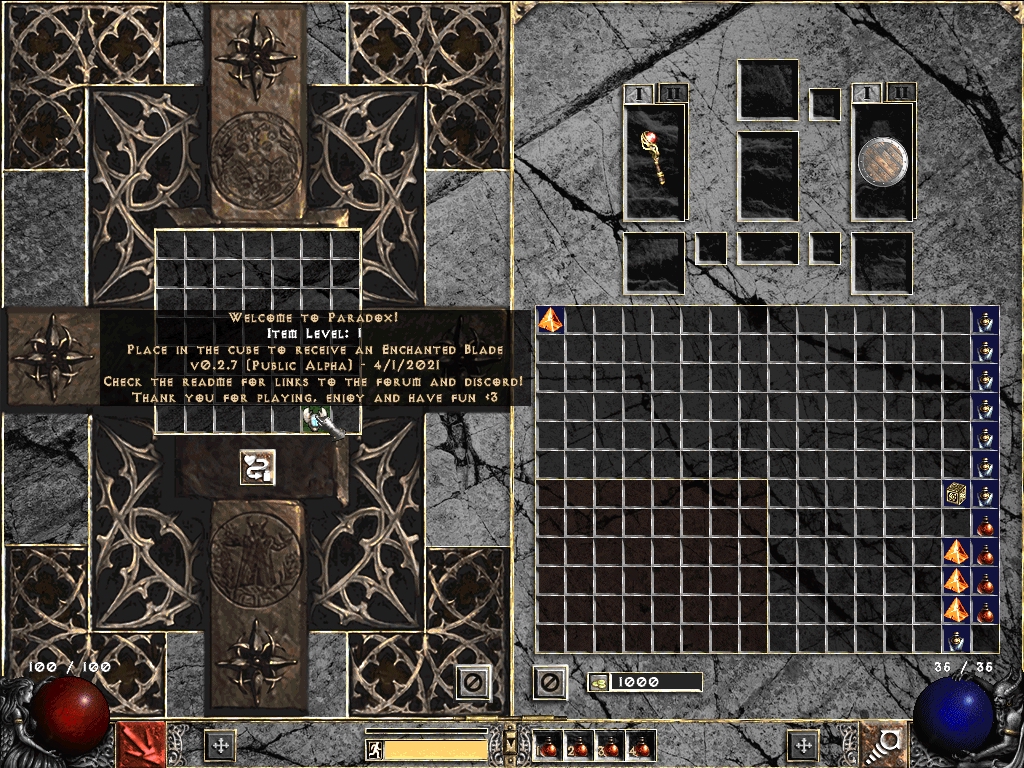Close the inventory panel with its cancel button
Screen dimensions: 1024x768
[x=549, y=682]
